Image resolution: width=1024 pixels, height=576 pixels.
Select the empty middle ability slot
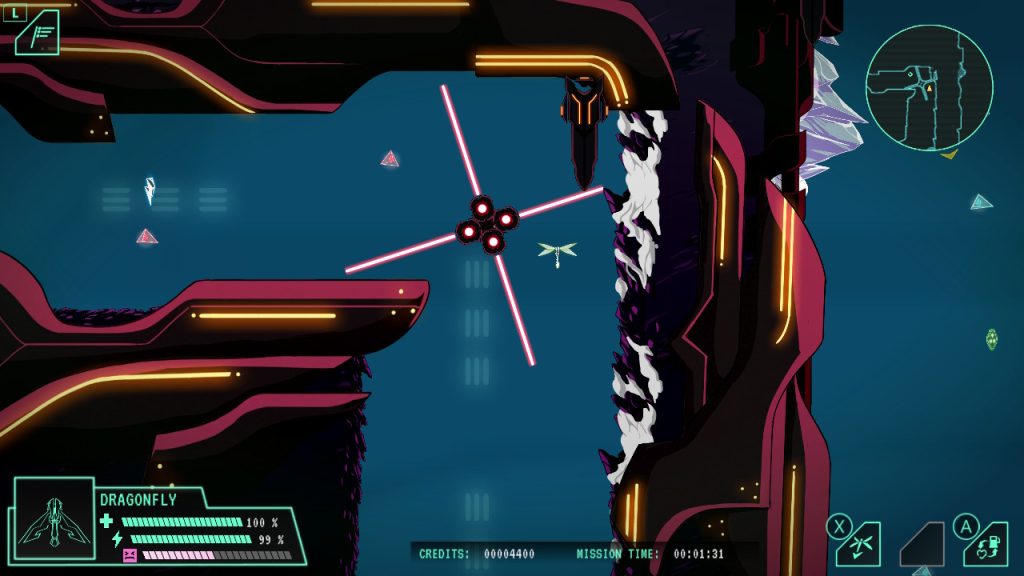[923, 545]
